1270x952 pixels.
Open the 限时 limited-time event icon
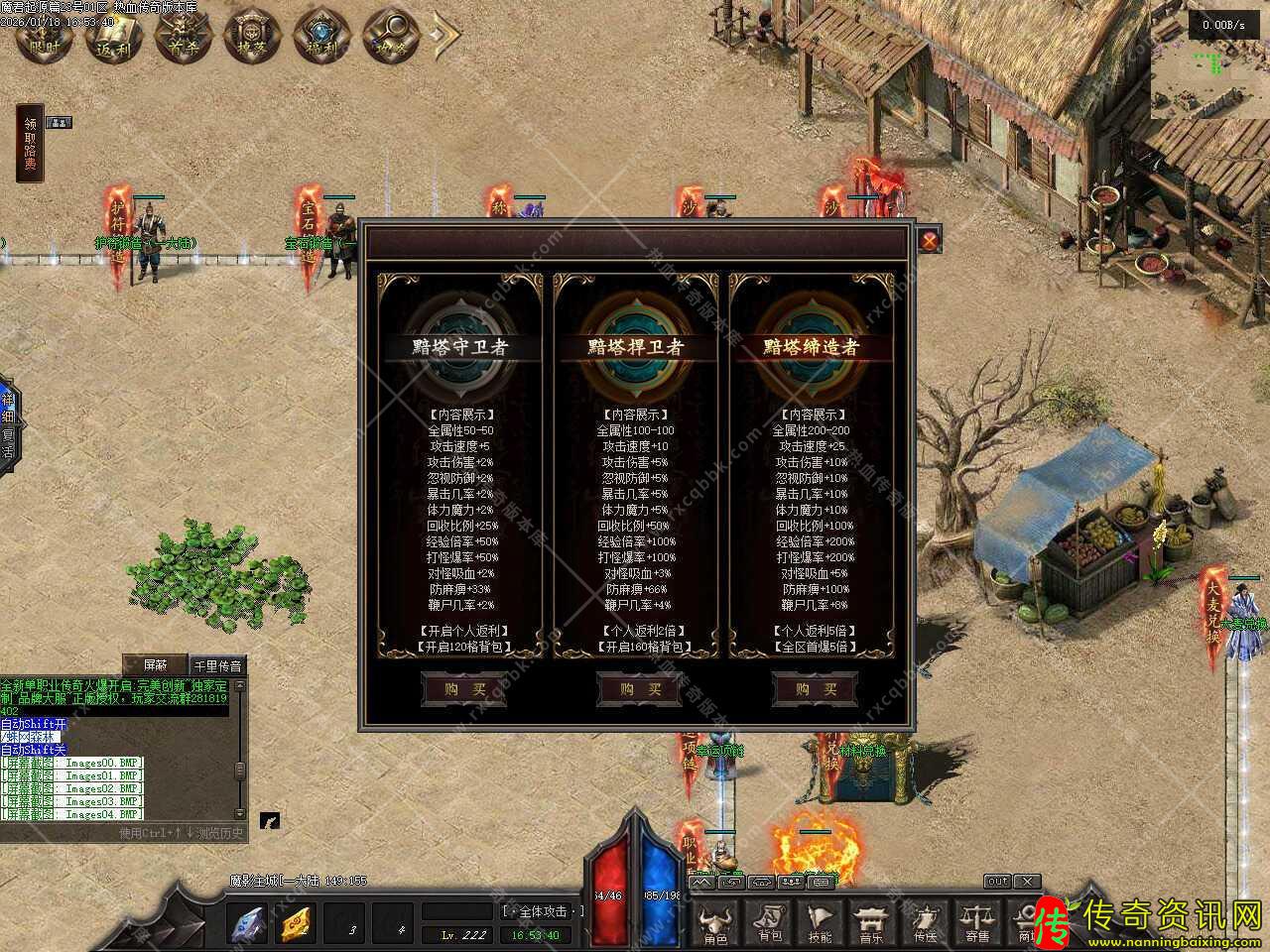pyautogui.click(x=42, y=38)
